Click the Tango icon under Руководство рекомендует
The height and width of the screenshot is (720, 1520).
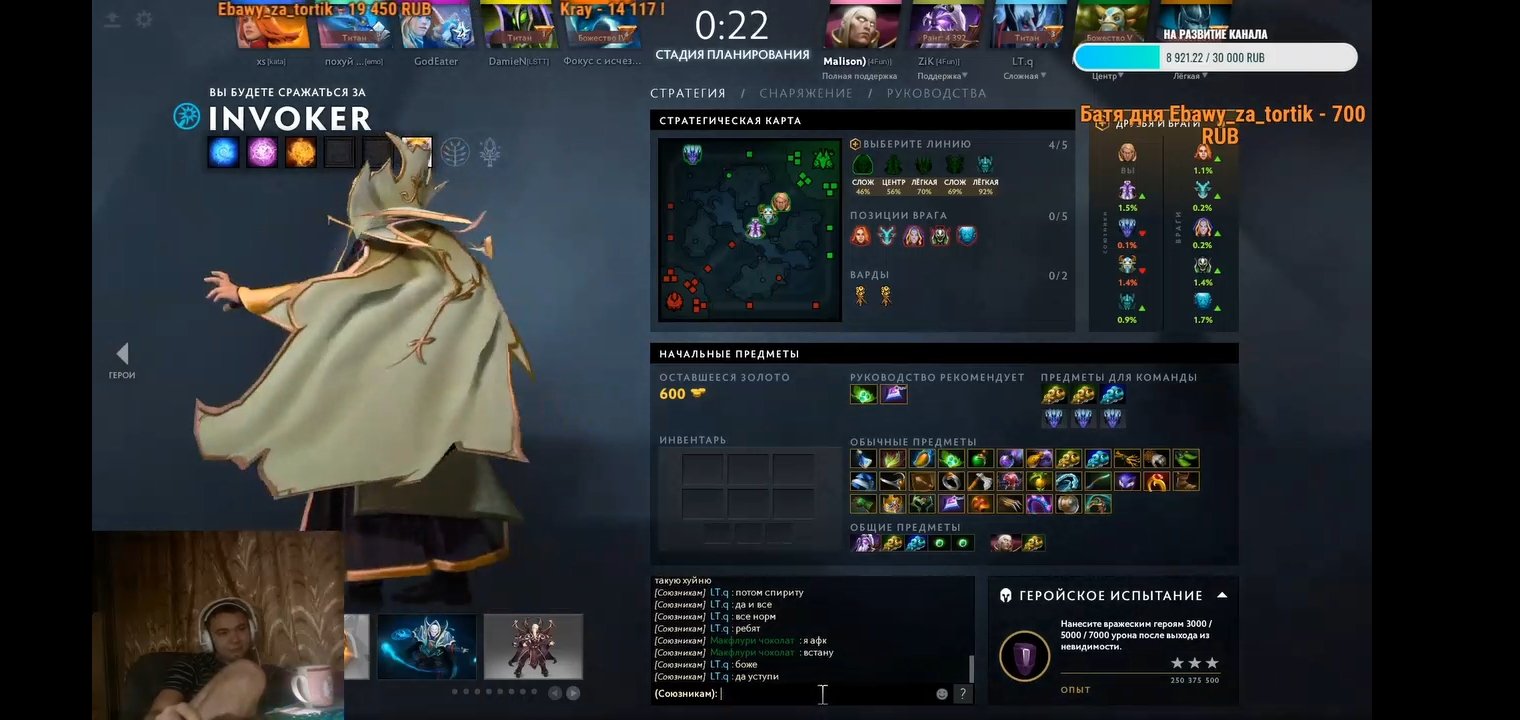point(864,394)
